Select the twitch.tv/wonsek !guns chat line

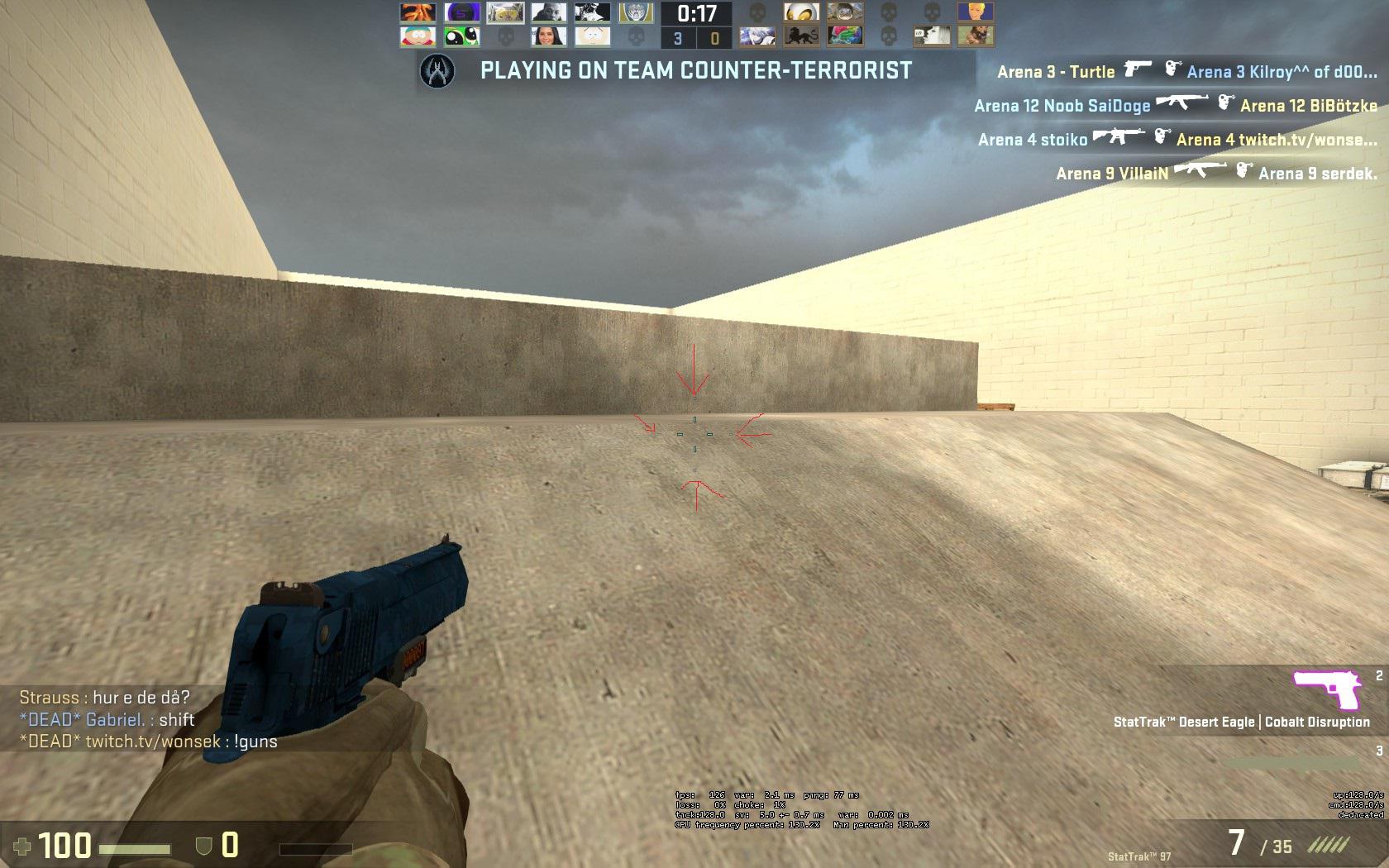pos(149,742)
